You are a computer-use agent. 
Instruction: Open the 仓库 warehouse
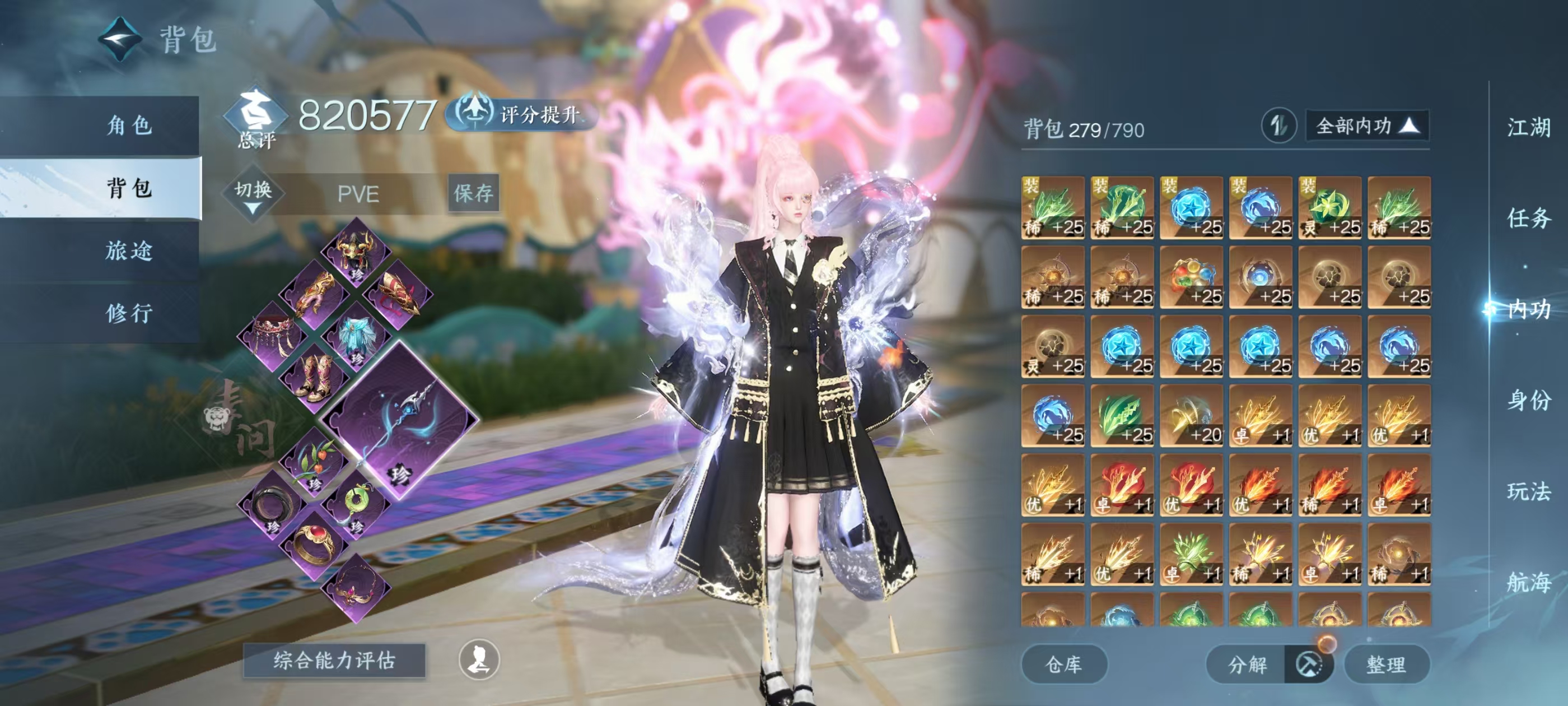pyautogui.click(x=1063, y=664)
